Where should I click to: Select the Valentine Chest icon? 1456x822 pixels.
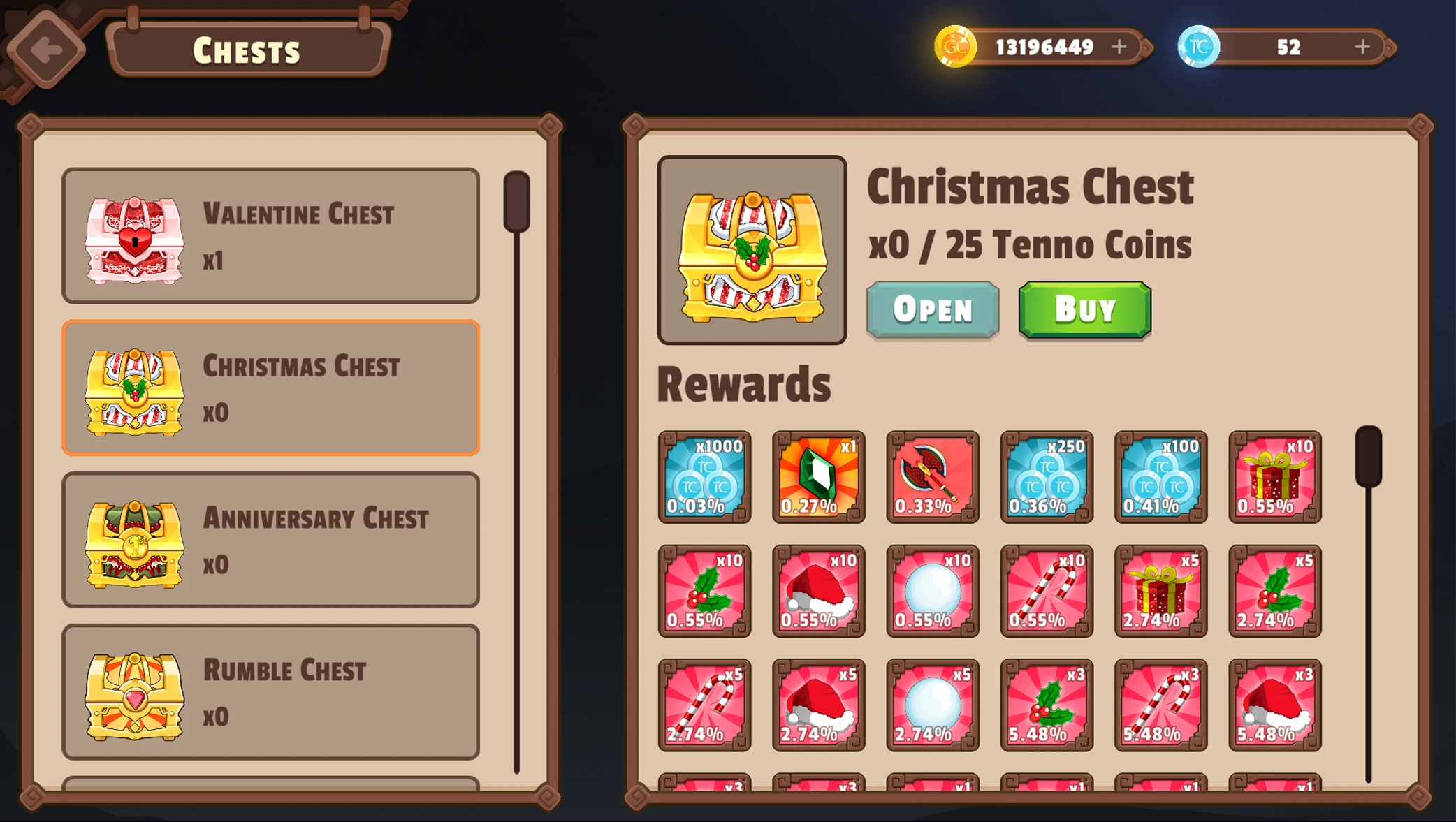133,236
